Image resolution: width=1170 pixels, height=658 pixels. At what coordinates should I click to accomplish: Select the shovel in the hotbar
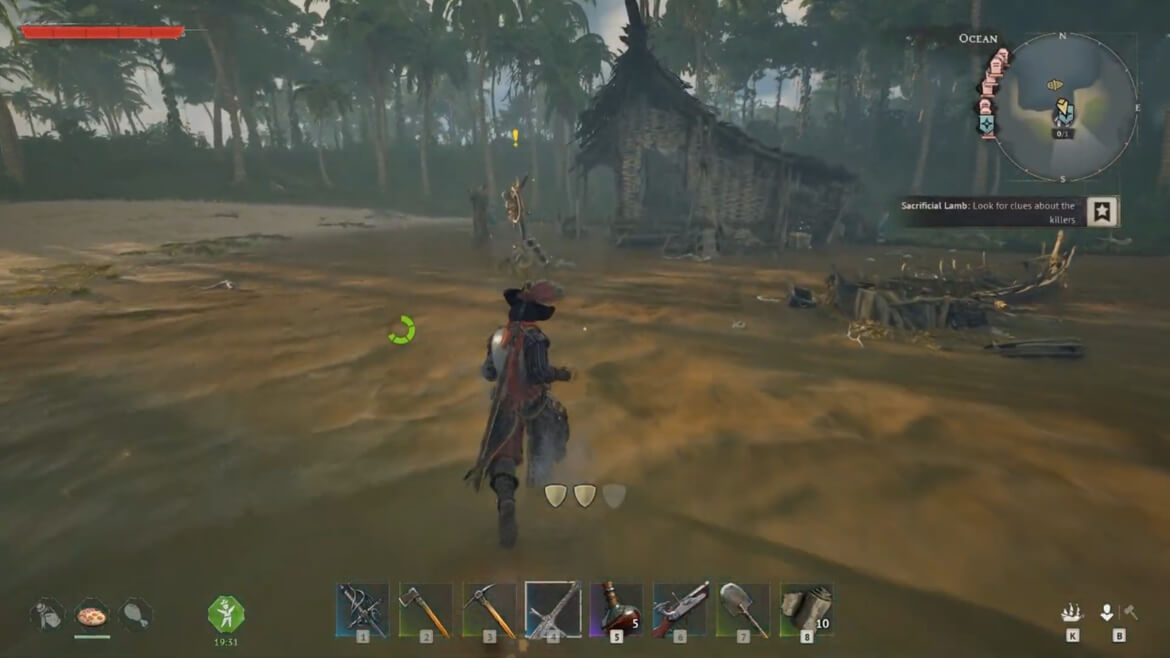click(x=743, y=610)
